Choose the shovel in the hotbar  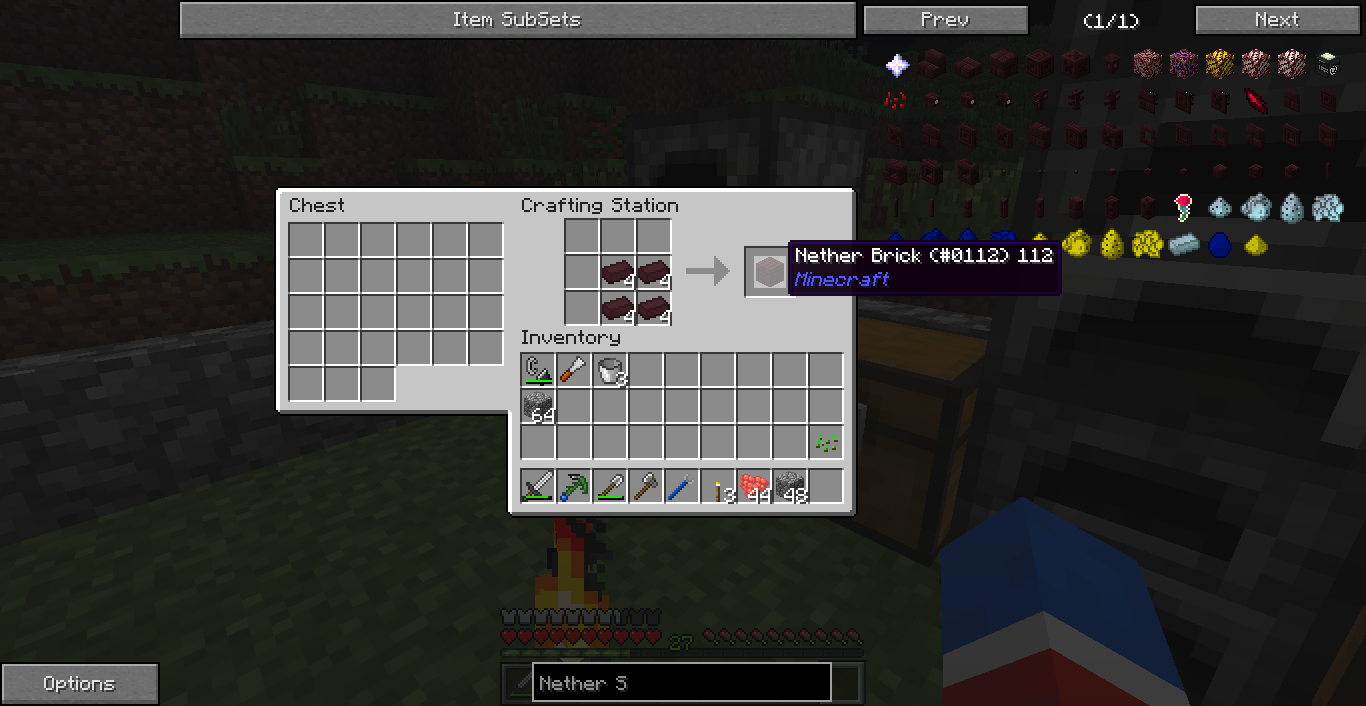[x=610, y=487]
